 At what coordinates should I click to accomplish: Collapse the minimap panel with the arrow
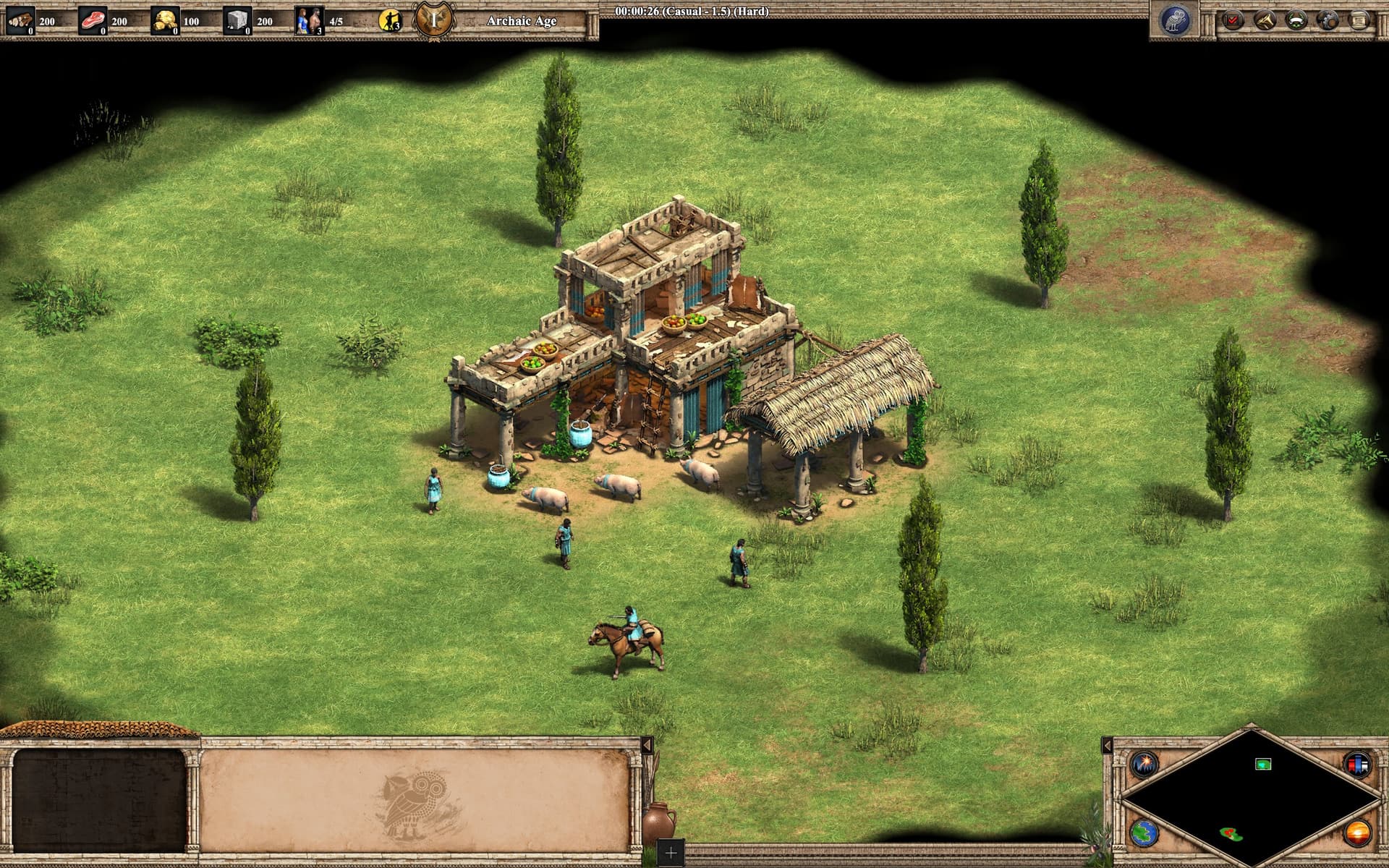pos(1107,745)
